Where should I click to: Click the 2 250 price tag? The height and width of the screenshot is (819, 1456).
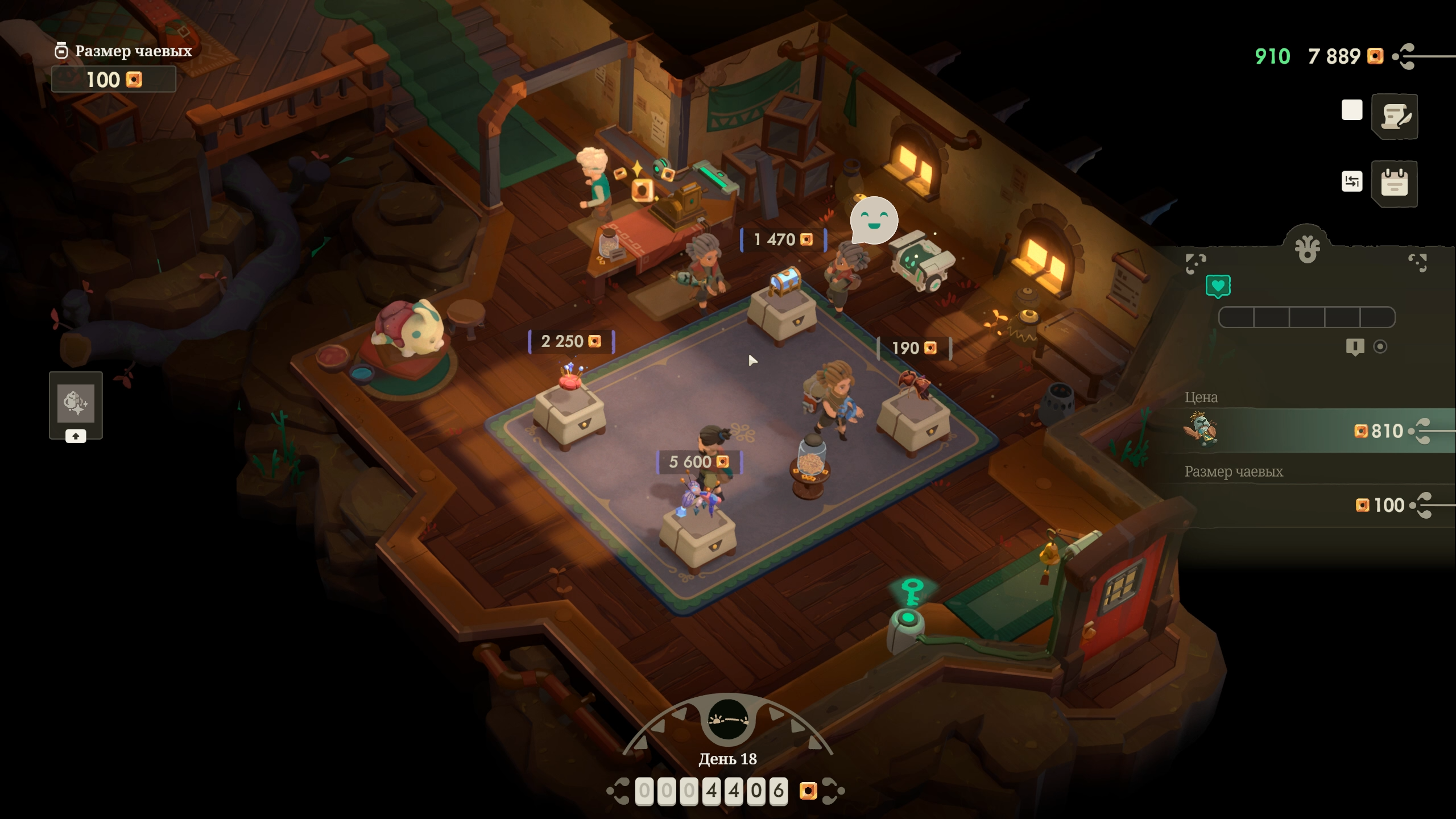click(571, 341)
